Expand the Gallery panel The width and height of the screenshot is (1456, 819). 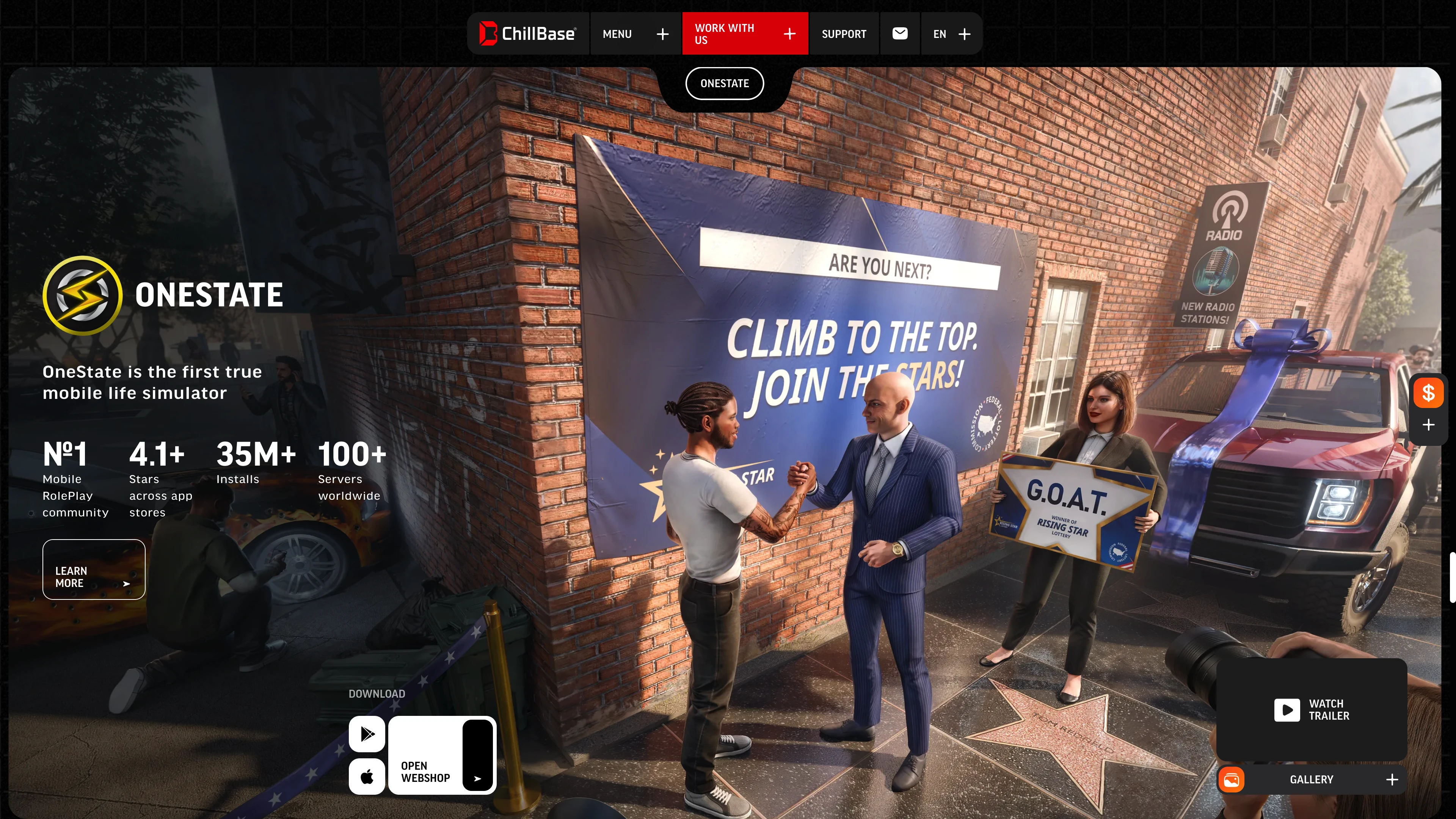pyautogui.click(x=1311, y=780)
